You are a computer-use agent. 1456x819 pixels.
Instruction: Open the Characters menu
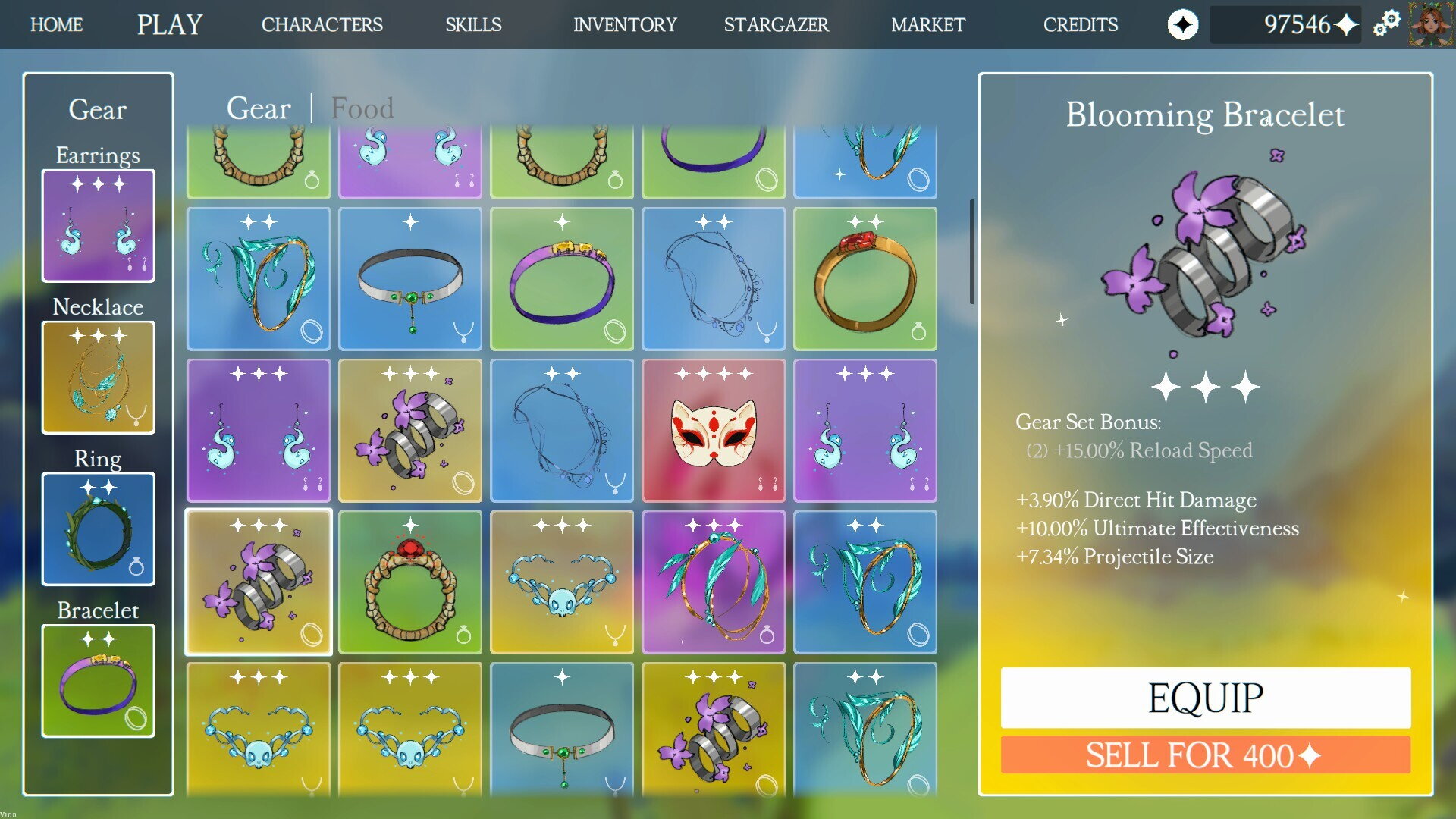click(x=322, y=25)
